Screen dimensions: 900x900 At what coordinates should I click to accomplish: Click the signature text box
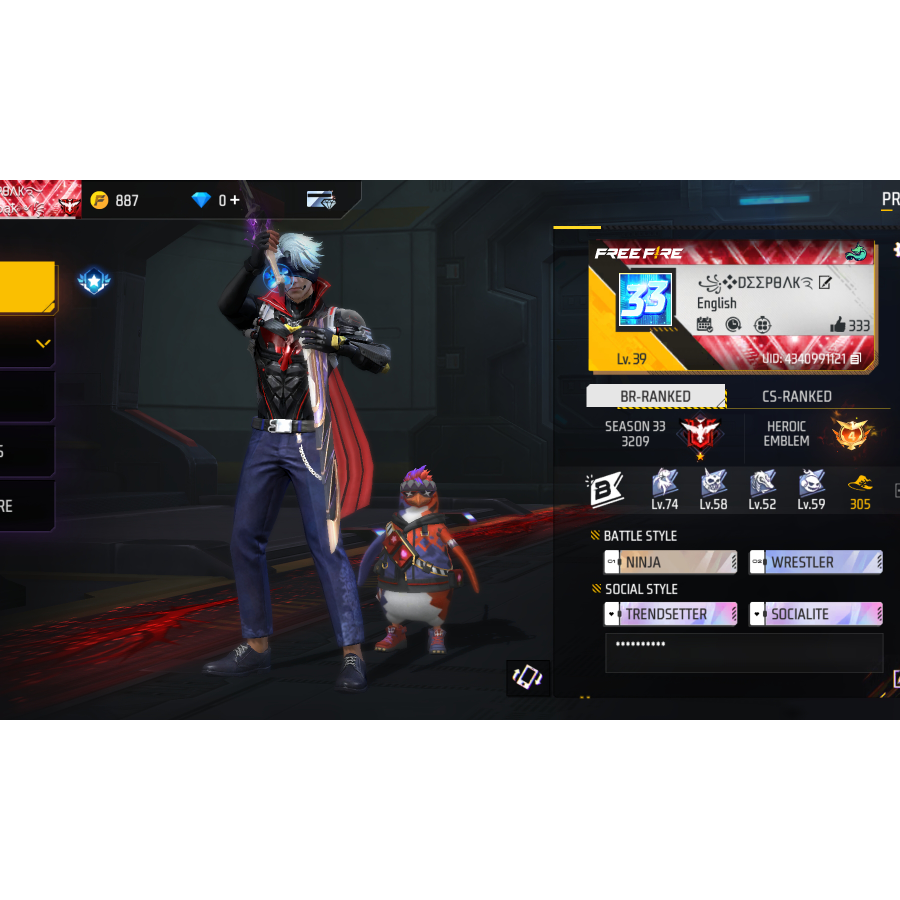point(743,653)
